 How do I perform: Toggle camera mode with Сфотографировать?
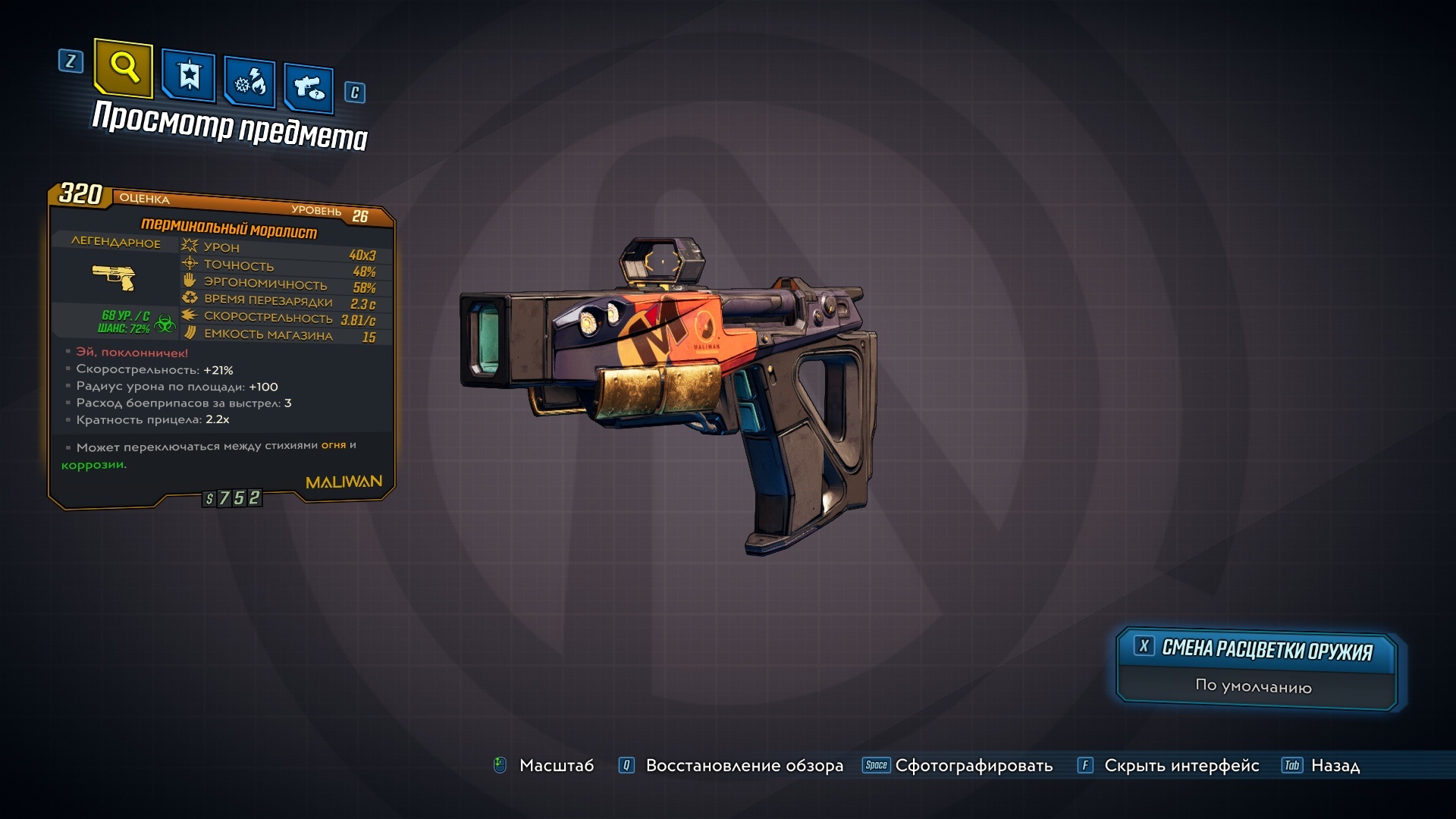(x=973, y=766)
